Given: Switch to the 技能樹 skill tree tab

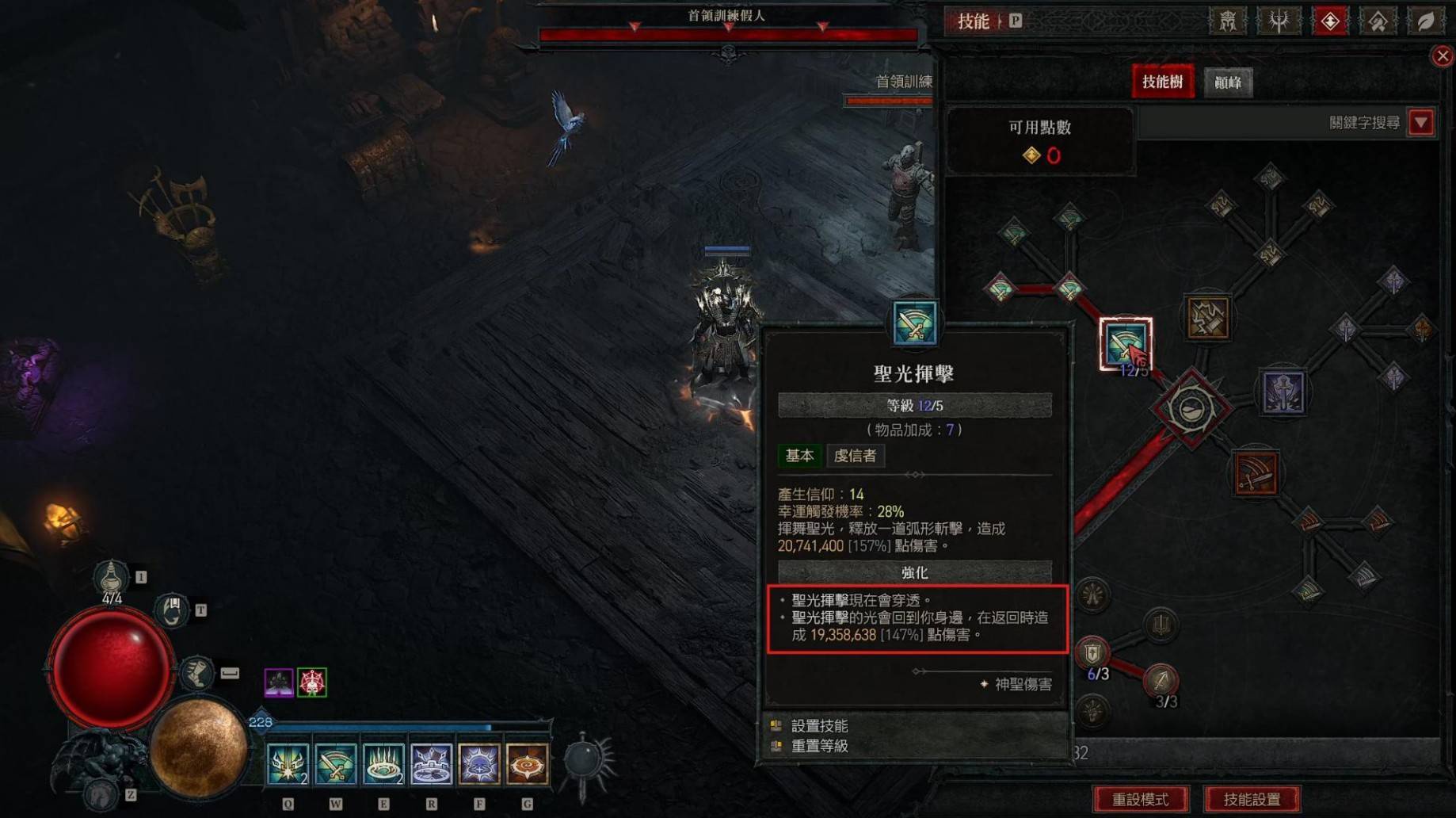Looking at the screenshot, I should (x=1162, y=82).
